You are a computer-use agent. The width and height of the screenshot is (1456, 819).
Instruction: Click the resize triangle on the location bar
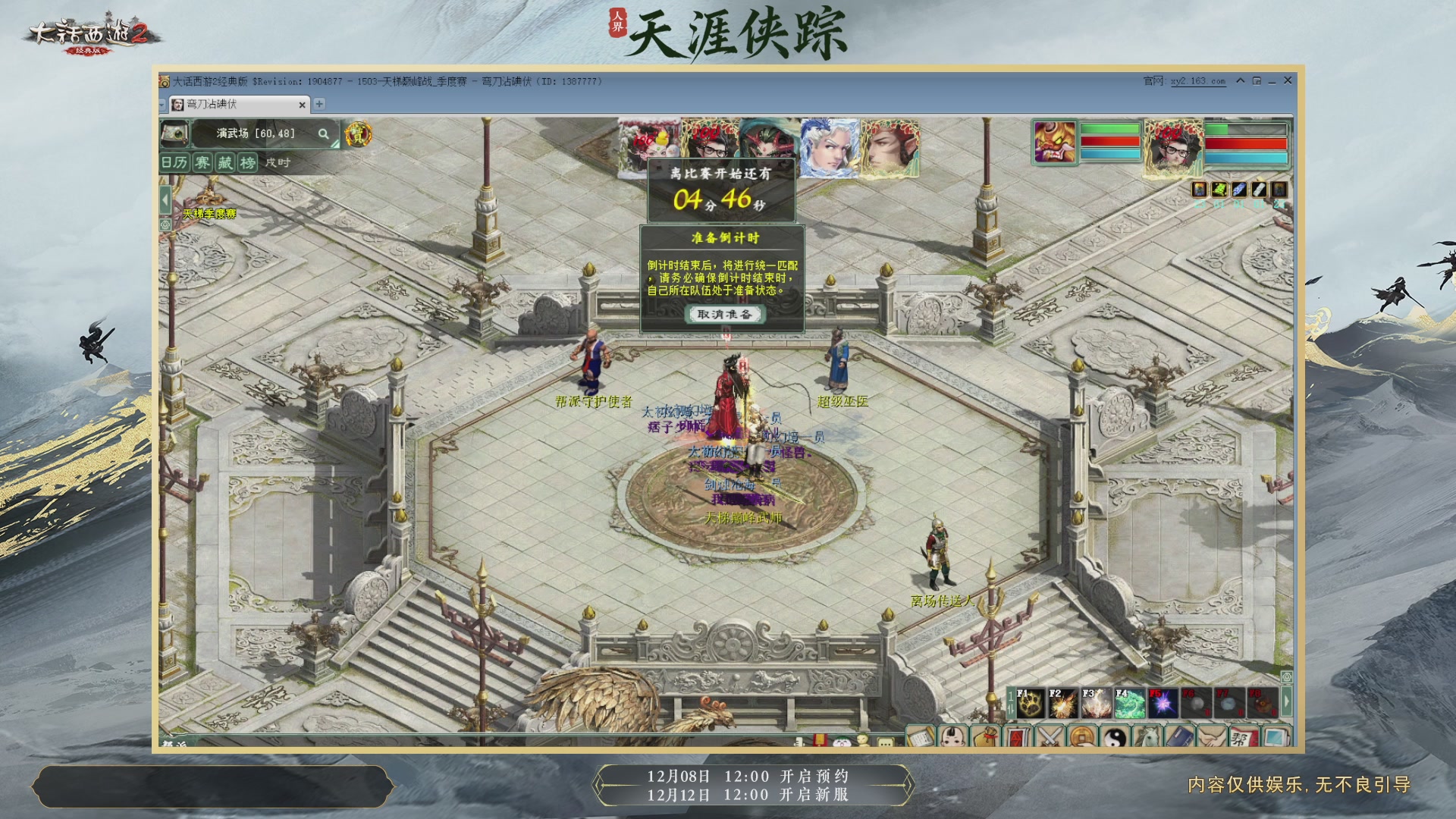coord(334,143)
